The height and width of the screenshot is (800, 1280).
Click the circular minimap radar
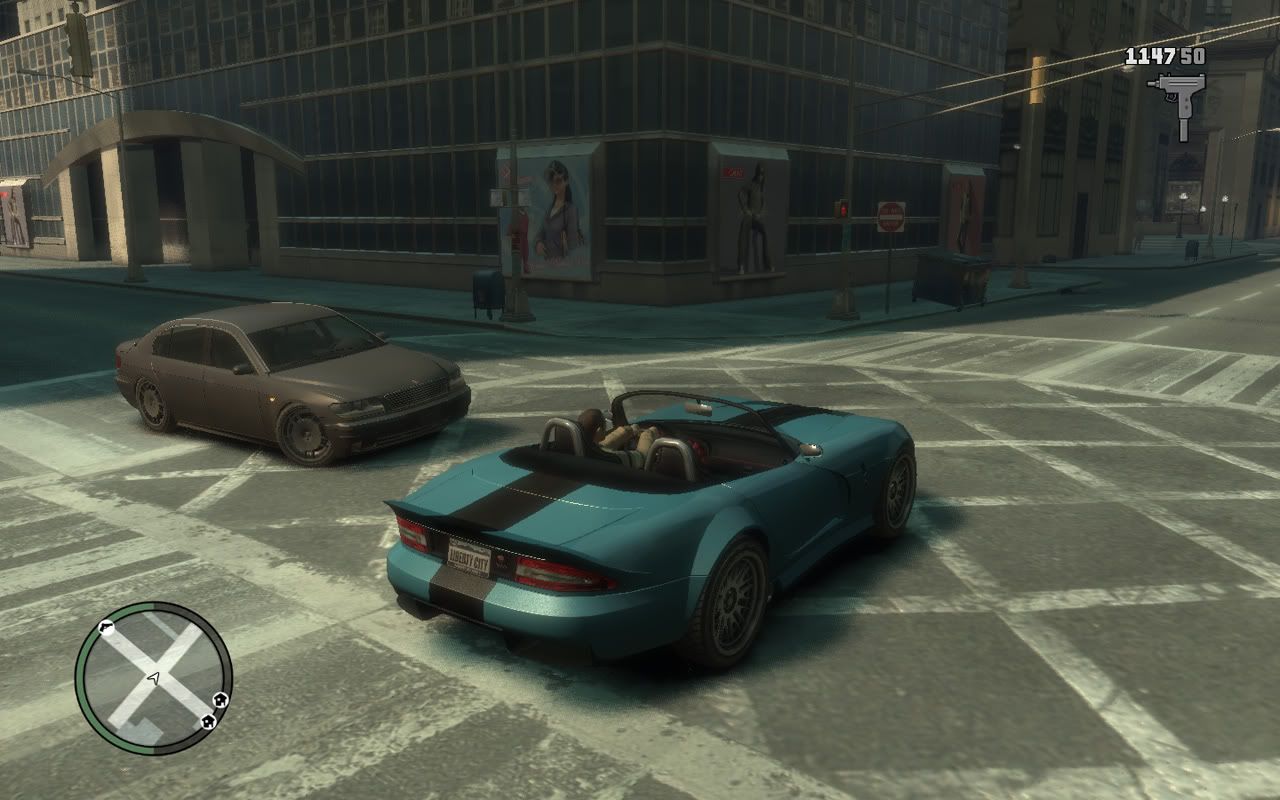click(153, 678)
